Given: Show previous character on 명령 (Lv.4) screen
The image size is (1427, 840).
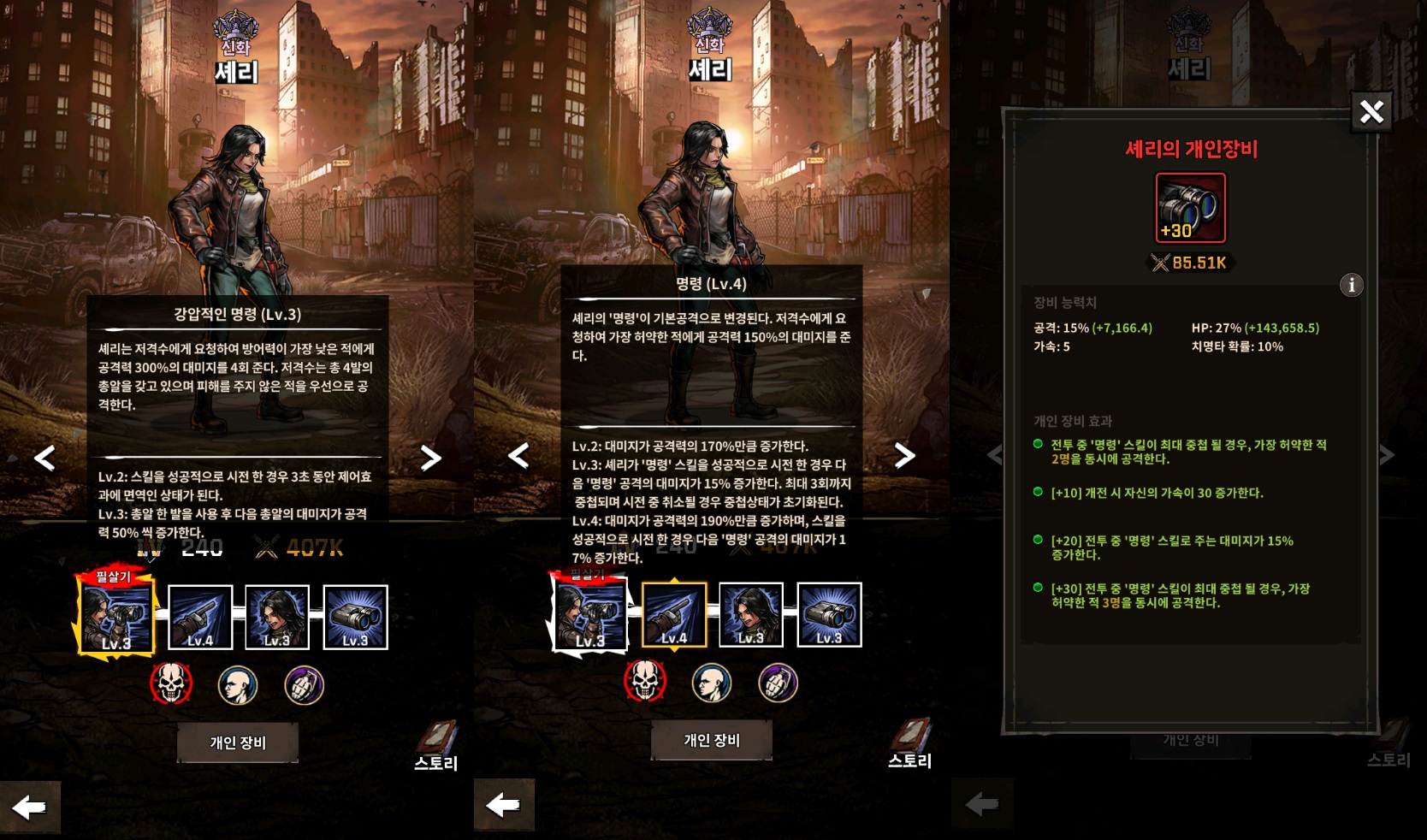Looking at the screenshot, I should pyautogui.click(x=518, y=455).
